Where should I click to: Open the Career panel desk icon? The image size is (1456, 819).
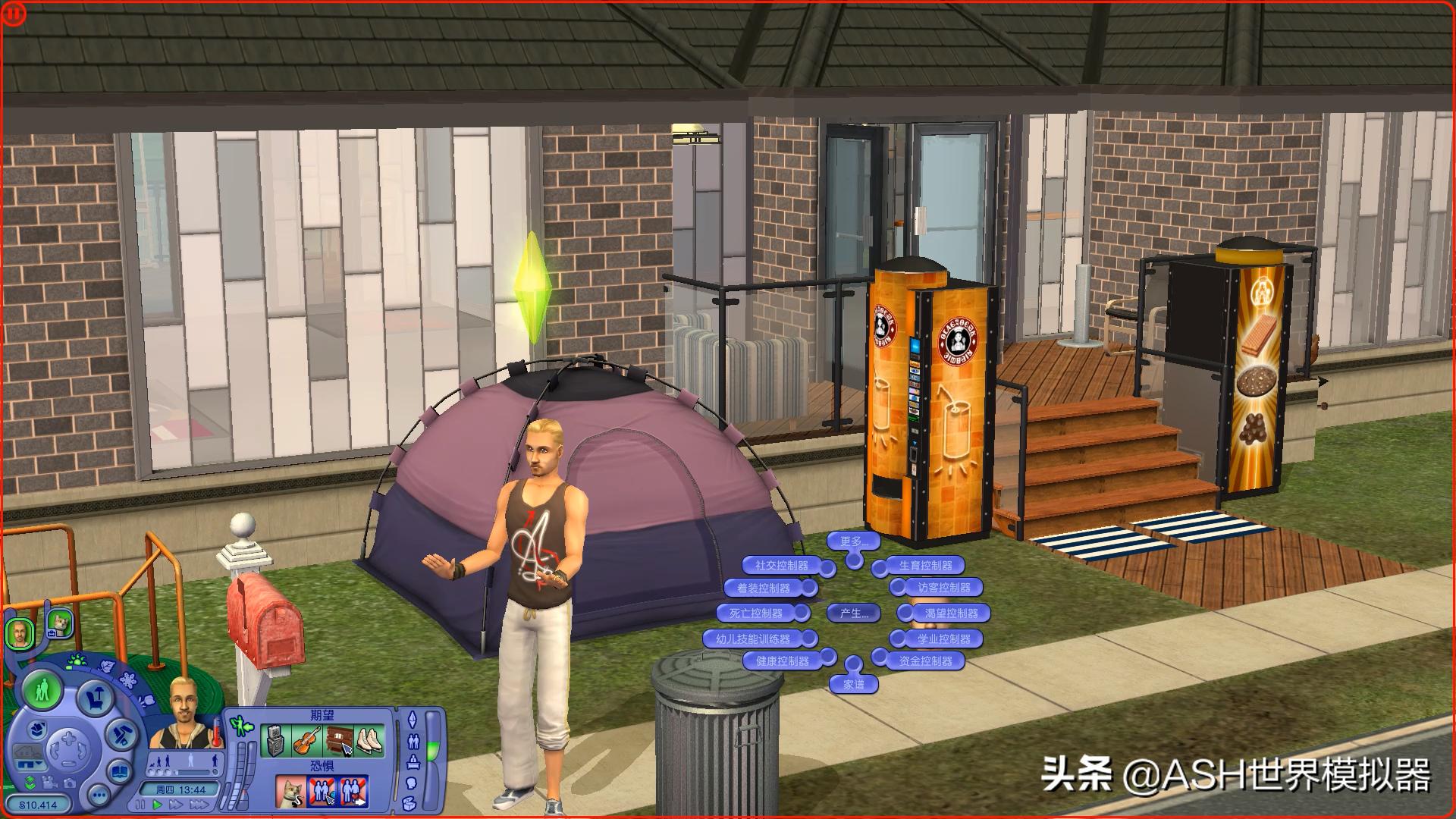[413, 762]
